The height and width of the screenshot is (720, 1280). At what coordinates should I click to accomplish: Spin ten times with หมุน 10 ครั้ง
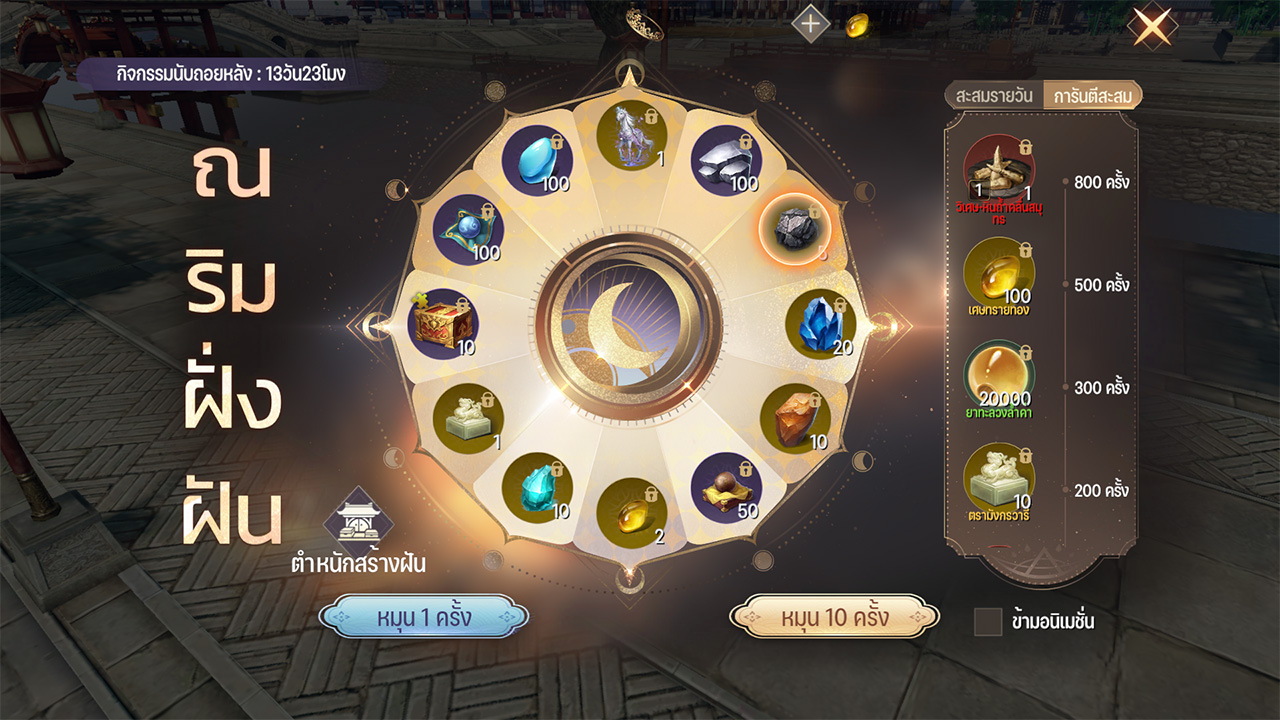tap(834, 617)
